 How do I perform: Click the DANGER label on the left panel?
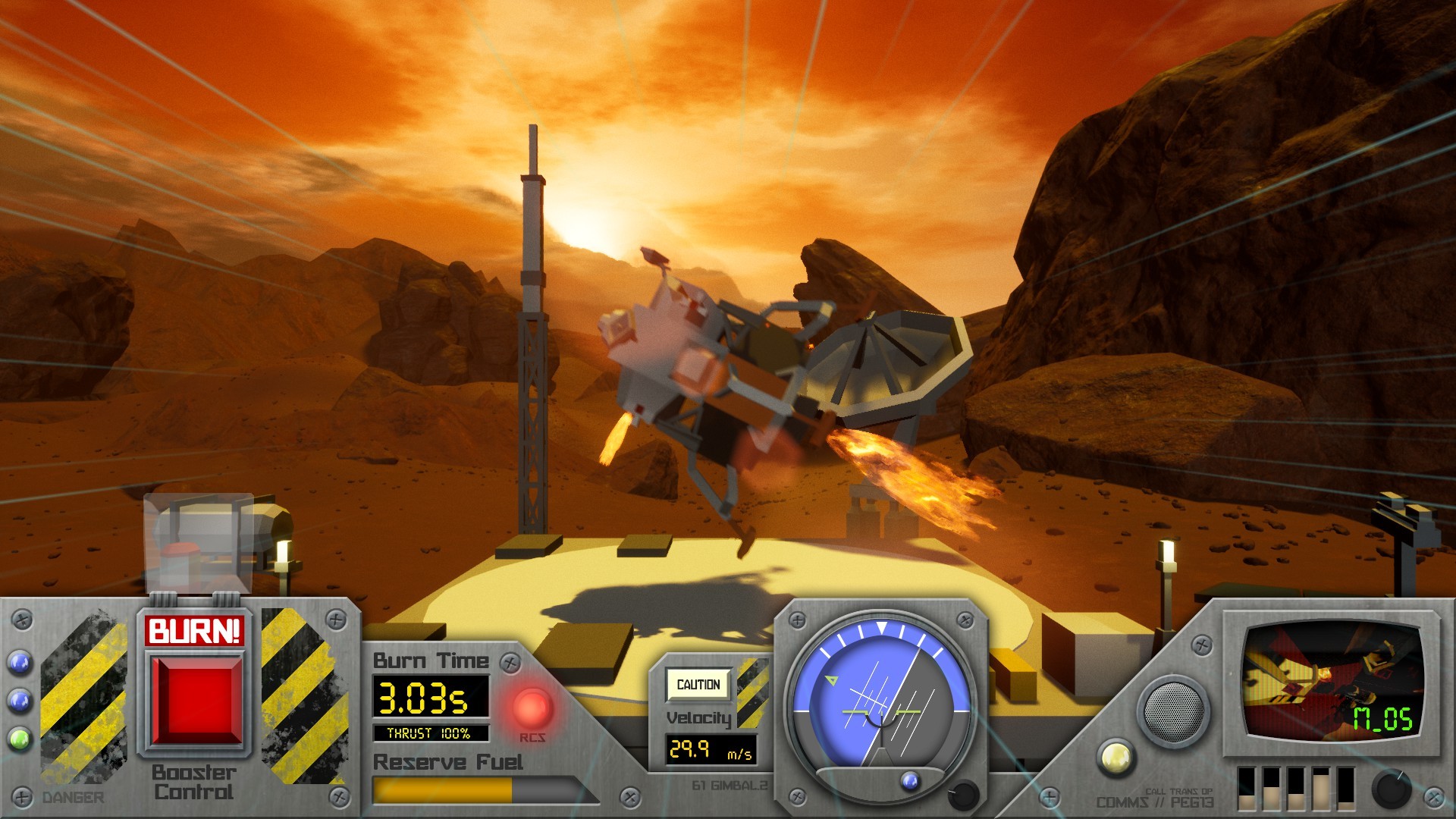tap(72, 798)
